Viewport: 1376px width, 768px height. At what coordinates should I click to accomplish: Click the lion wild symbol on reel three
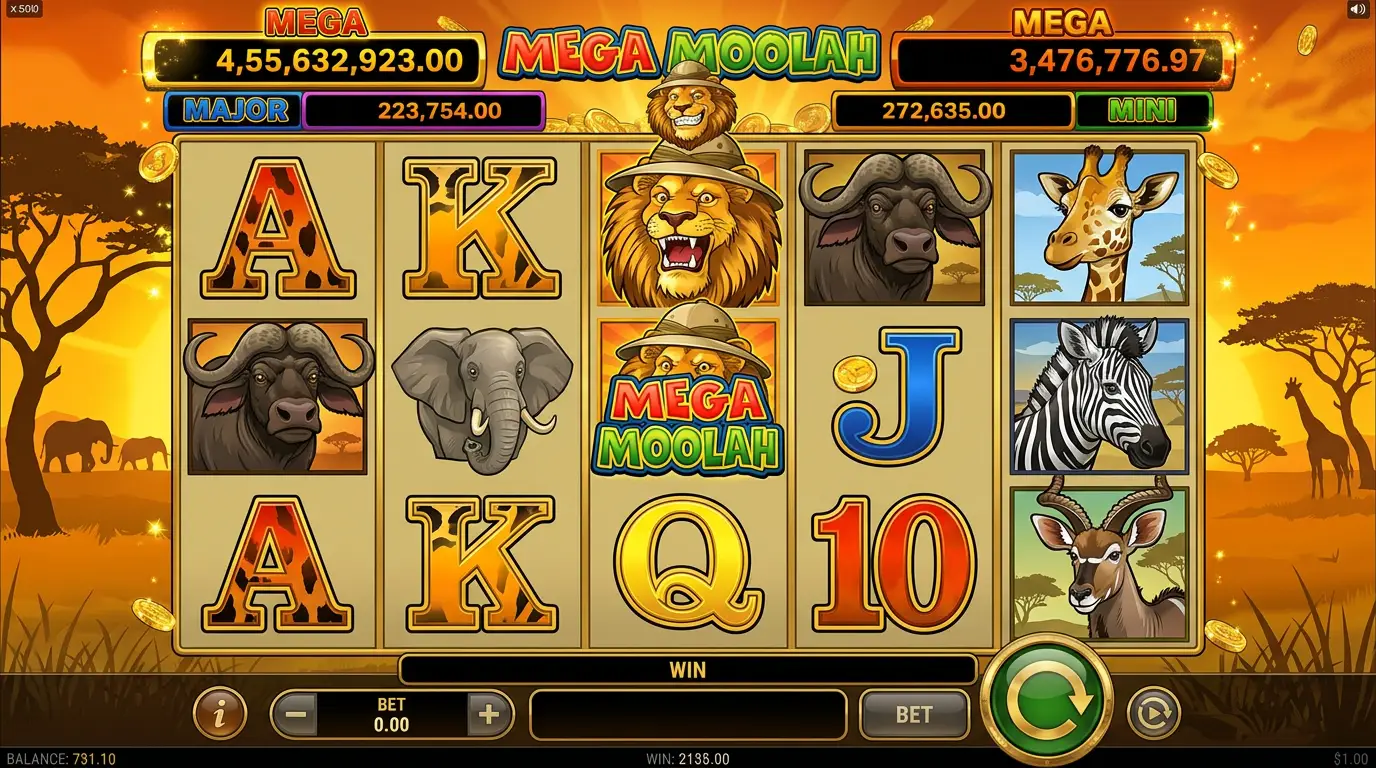tap(690, 225)
